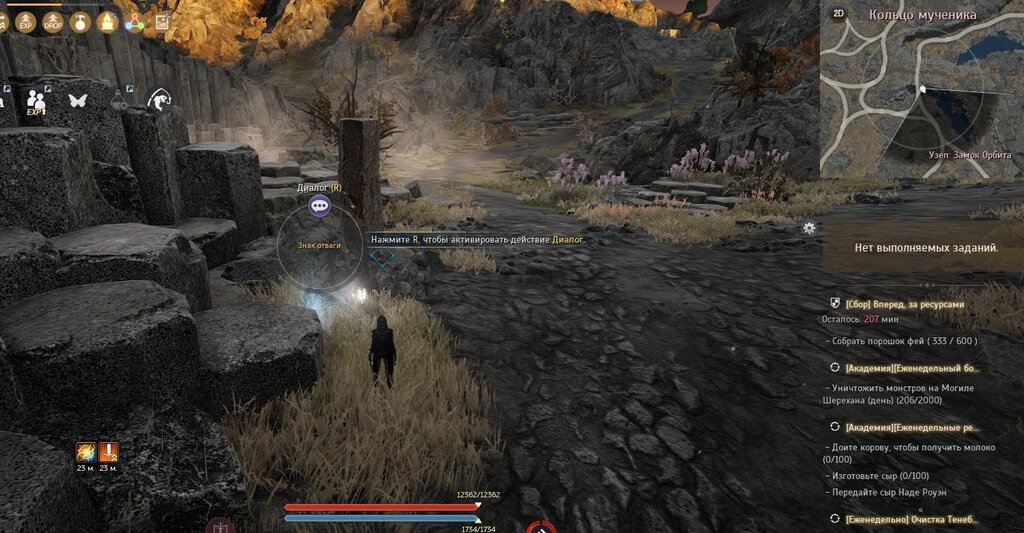This screenshot has width=1024, height=533.
Task: Select the alchemy flask icon
Action: 119,98
